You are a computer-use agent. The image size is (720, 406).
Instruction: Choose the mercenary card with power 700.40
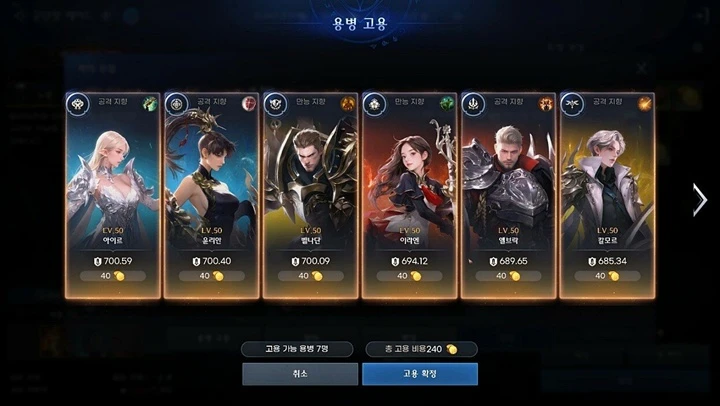(x=212, y=190)
